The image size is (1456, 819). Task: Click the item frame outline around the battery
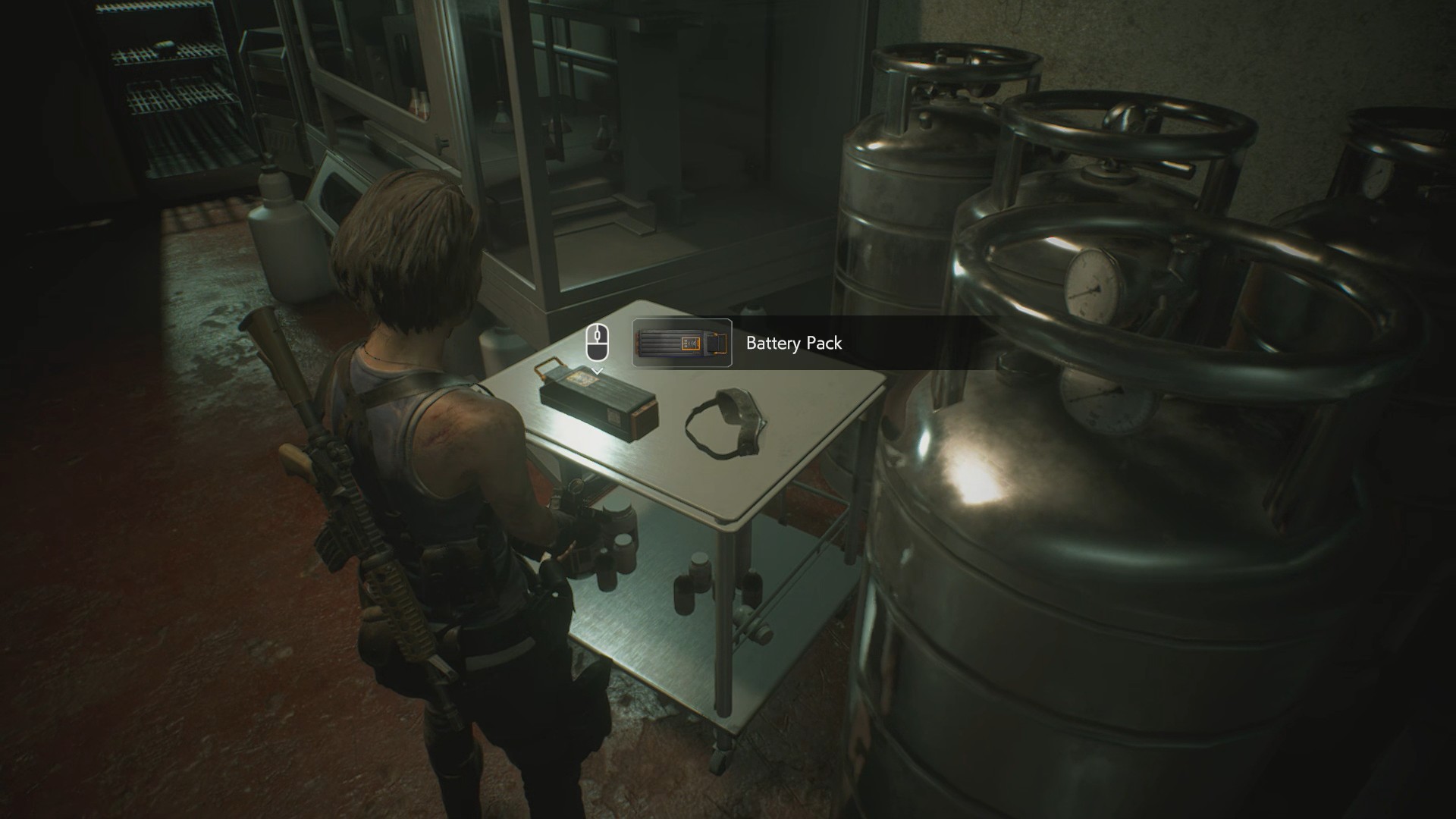[680, 343]
